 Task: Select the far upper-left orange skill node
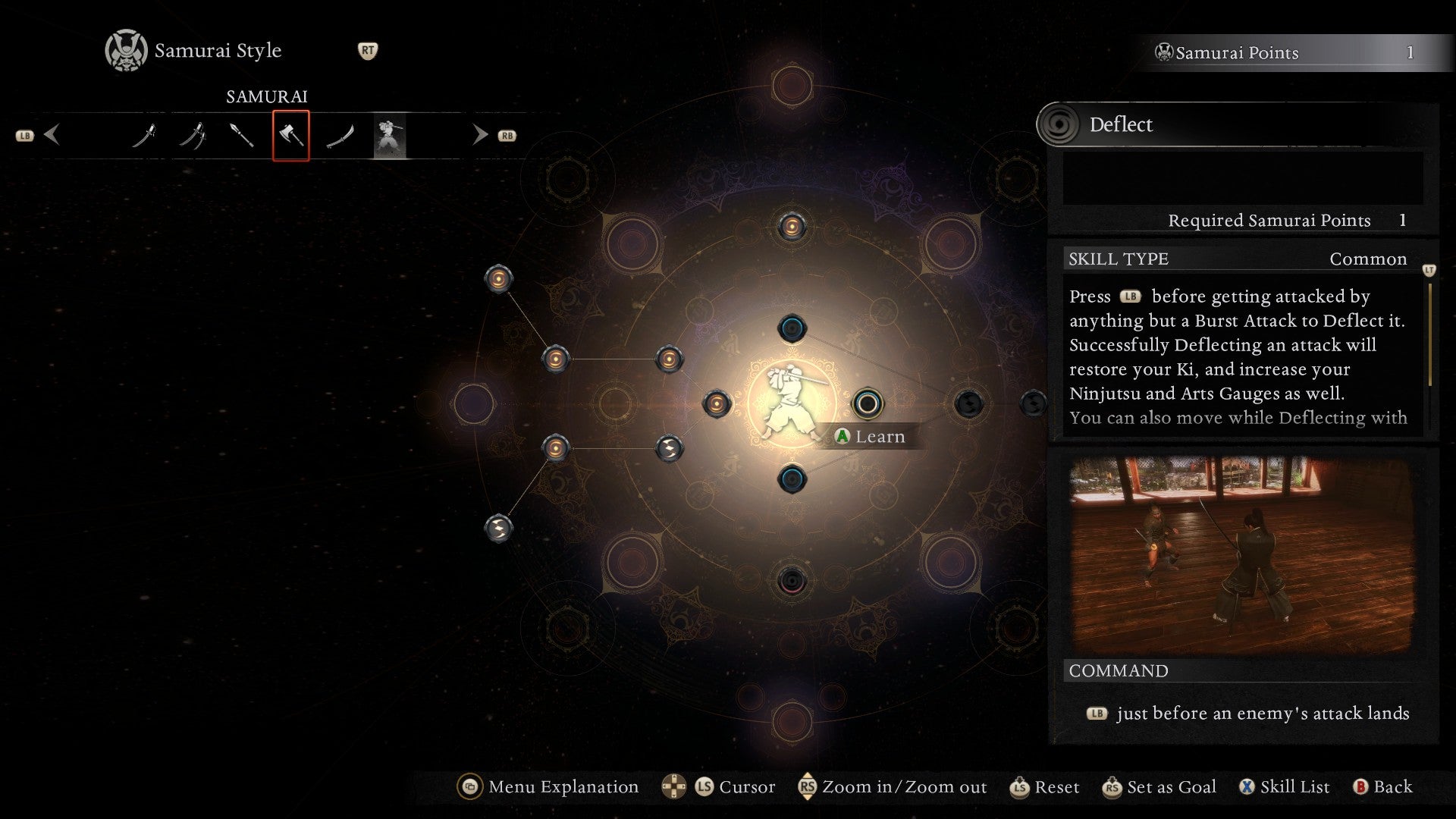498,279
